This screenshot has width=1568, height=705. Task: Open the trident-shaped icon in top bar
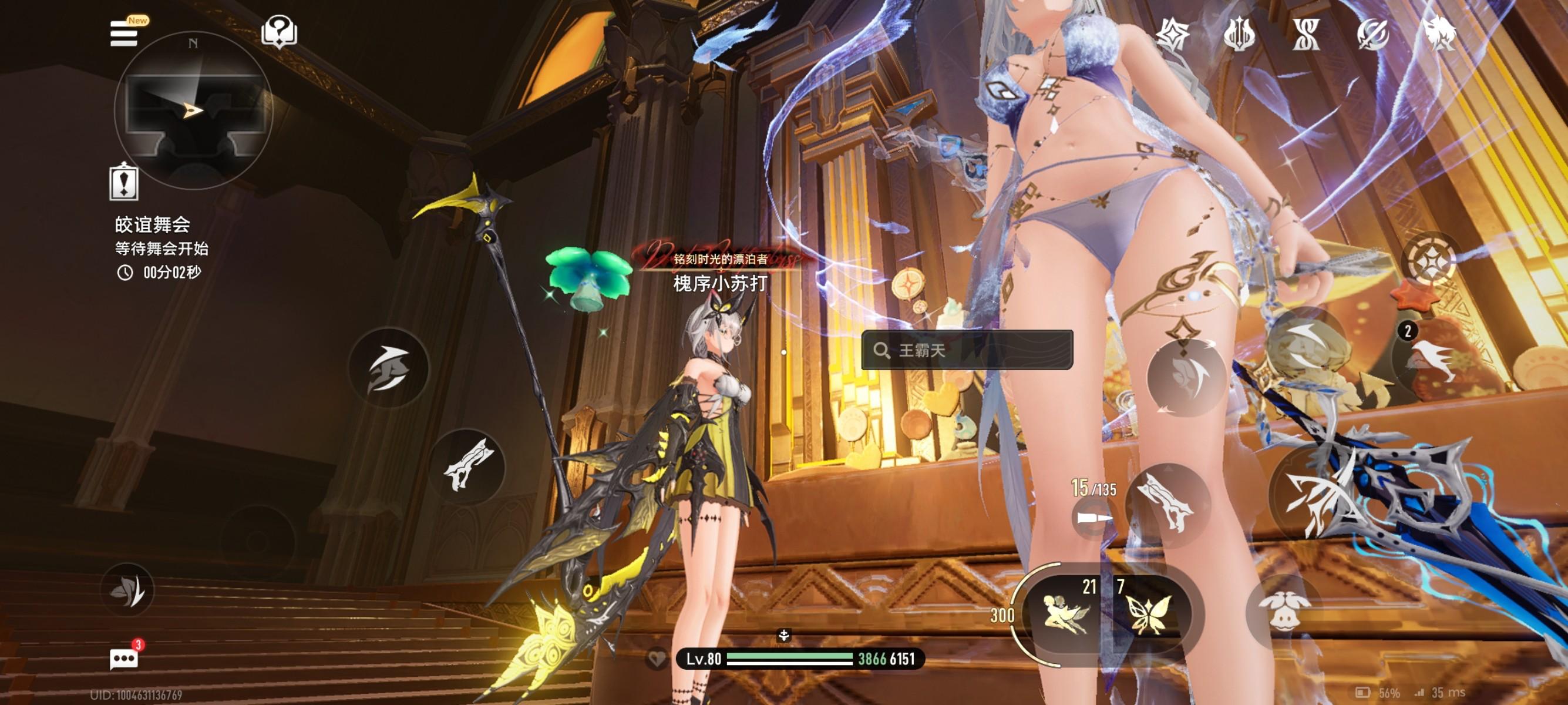pos(1239,33)
